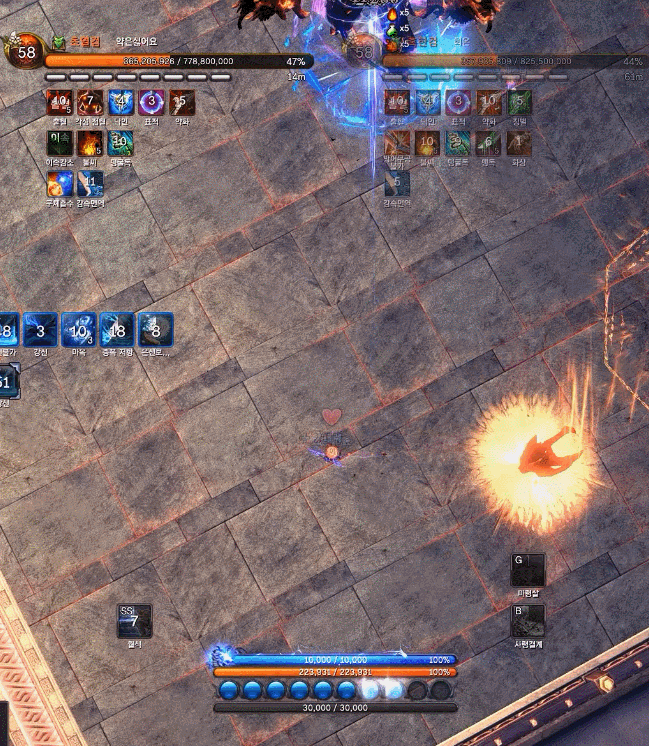
Task: Activate the G key skill slot
Action: (528, 571)
